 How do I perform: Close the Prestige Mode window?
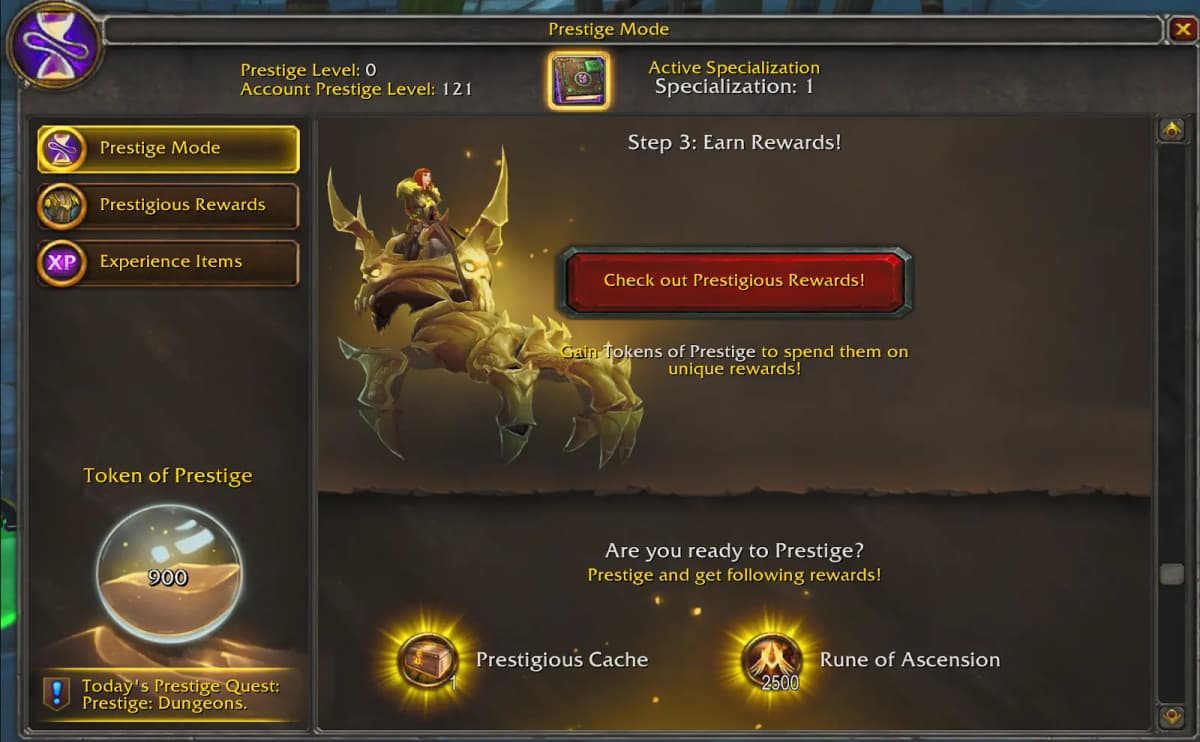(1180, 30)
